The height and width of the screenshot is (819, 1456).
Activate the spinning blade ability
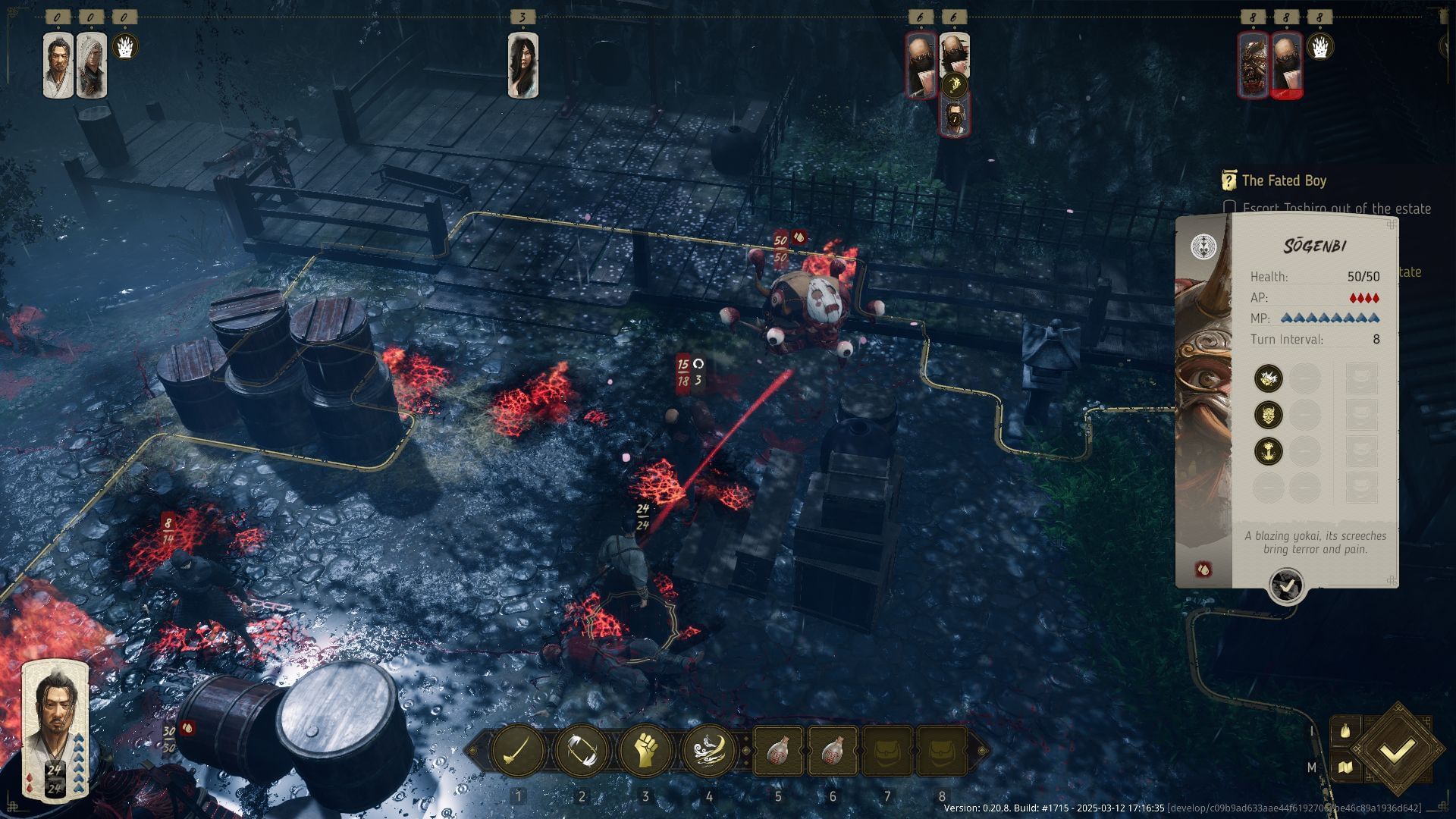[582, 751]
